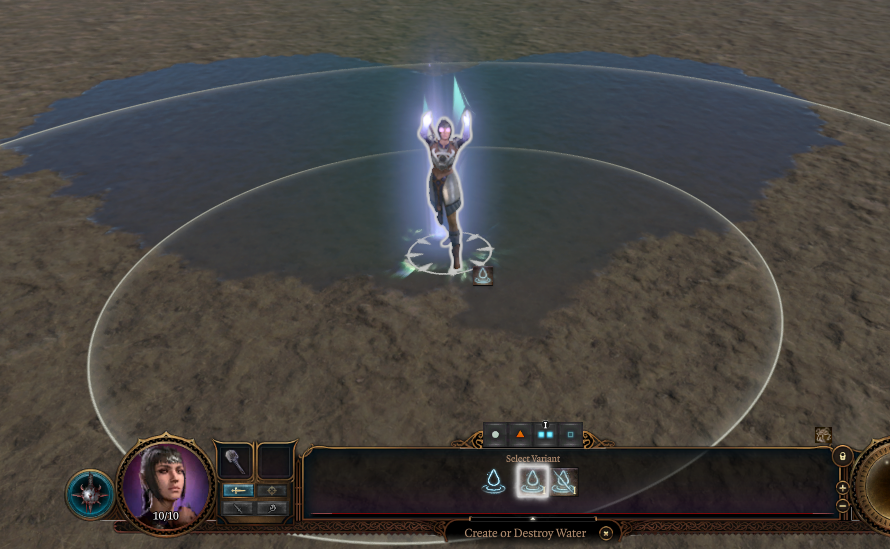890x549 pixels.
Task: Select the highlighted water droplet variant
Action: pyautogui.click(x=532, y=482)
